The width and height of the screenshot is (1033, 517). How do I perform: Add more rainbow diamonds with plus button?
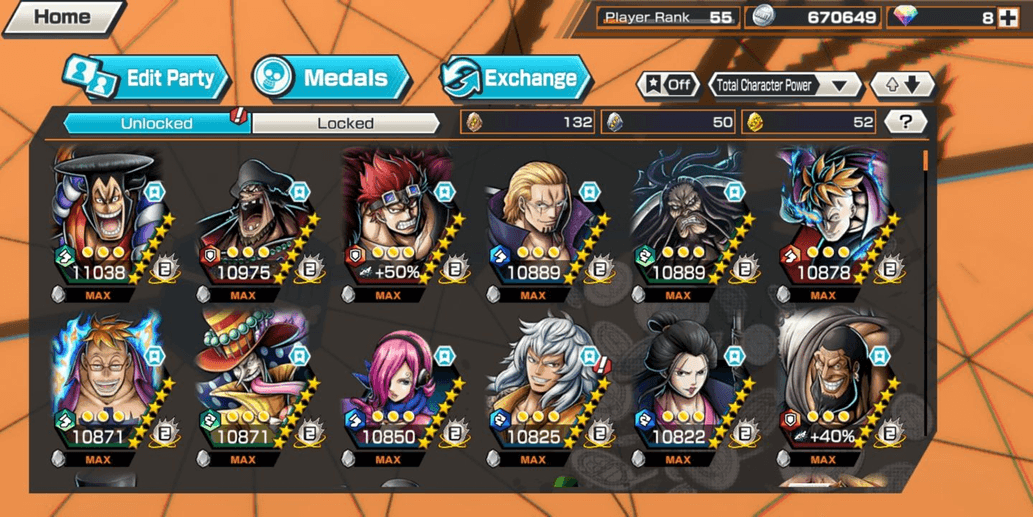1008,18
